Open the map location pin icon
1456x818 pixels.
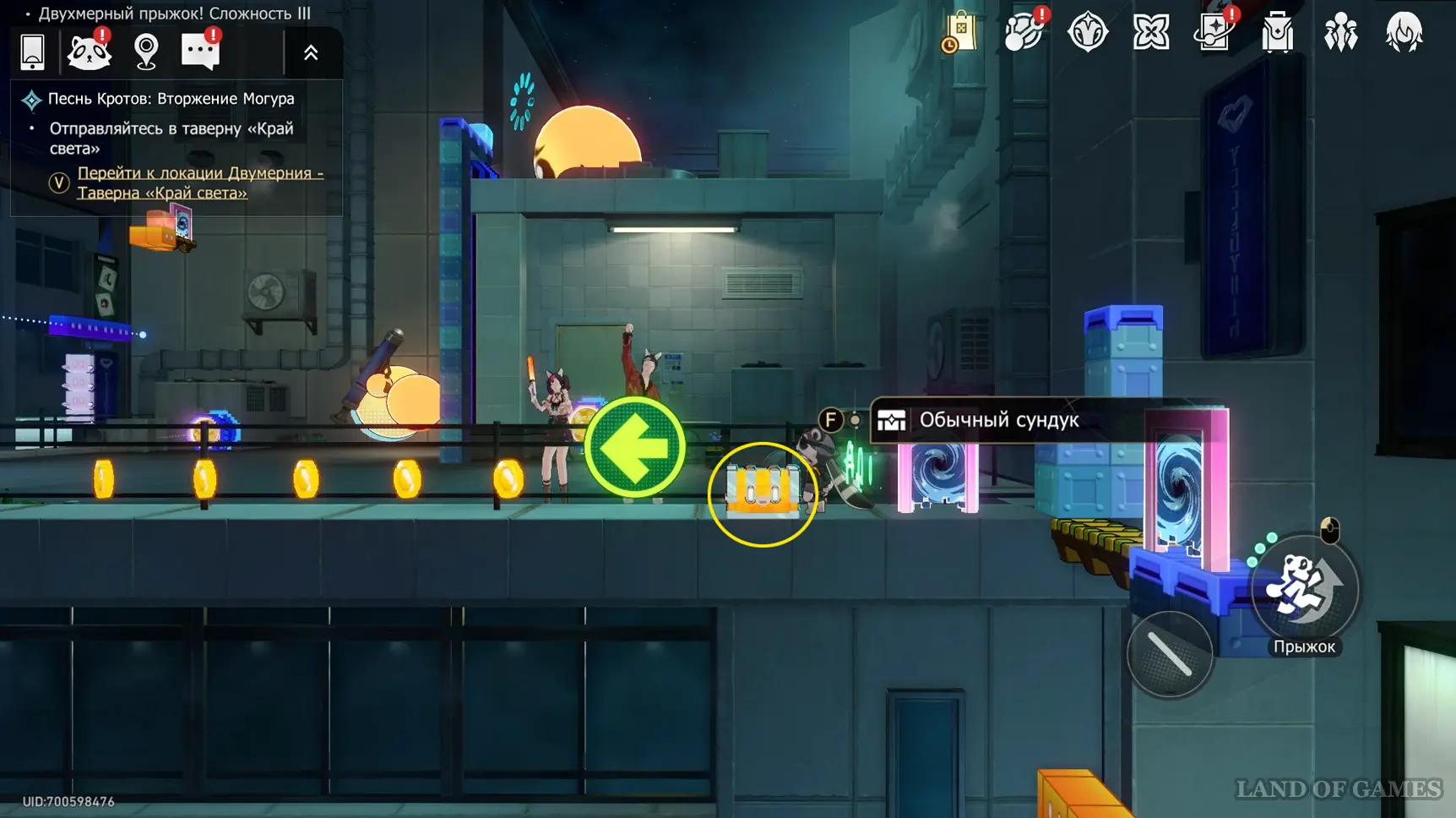pyautogui.click(x=146, y=52)
